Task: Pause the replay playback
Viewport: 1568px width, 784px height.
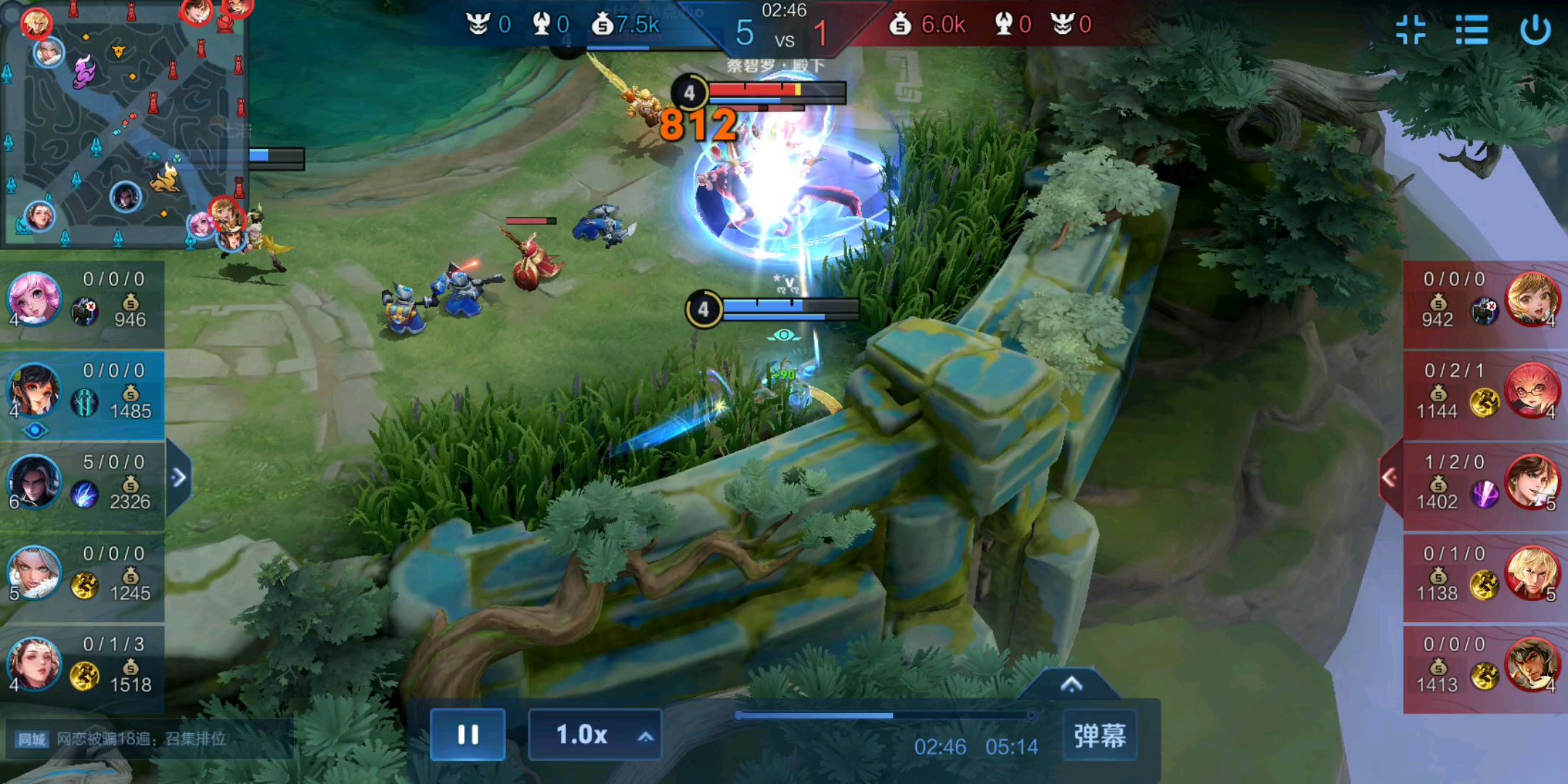Action: [467, 735]
